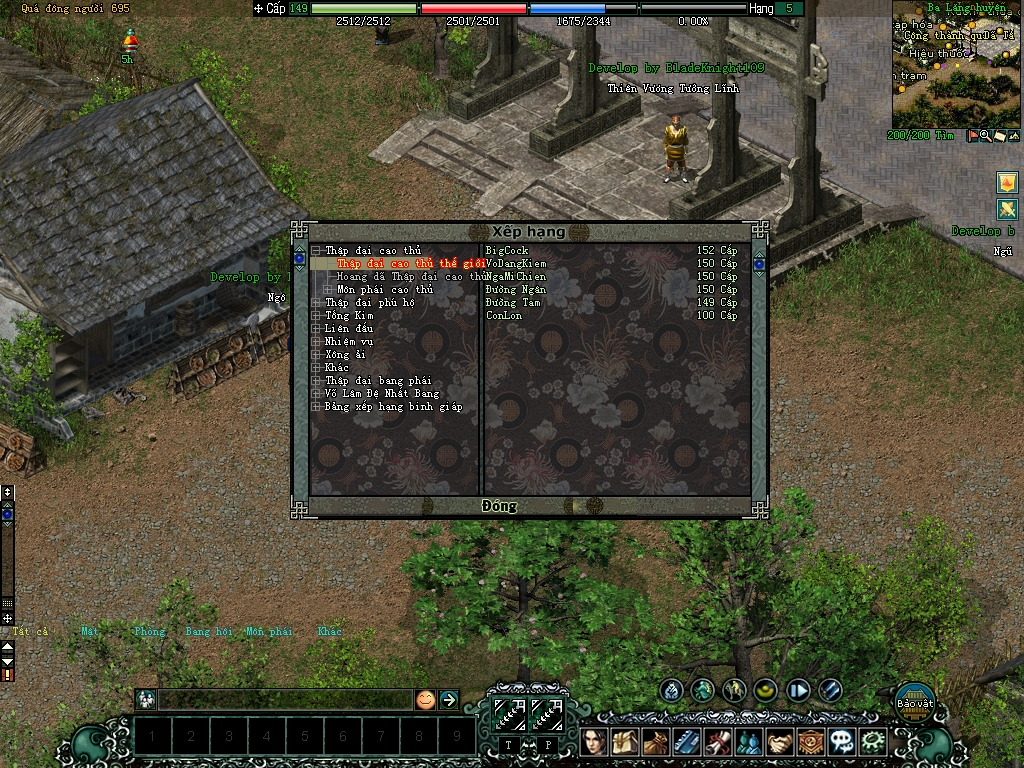Screen dimensions: 1024x768
Task: Open the character portrait menu icon
Action: click(x=594, y=742)
